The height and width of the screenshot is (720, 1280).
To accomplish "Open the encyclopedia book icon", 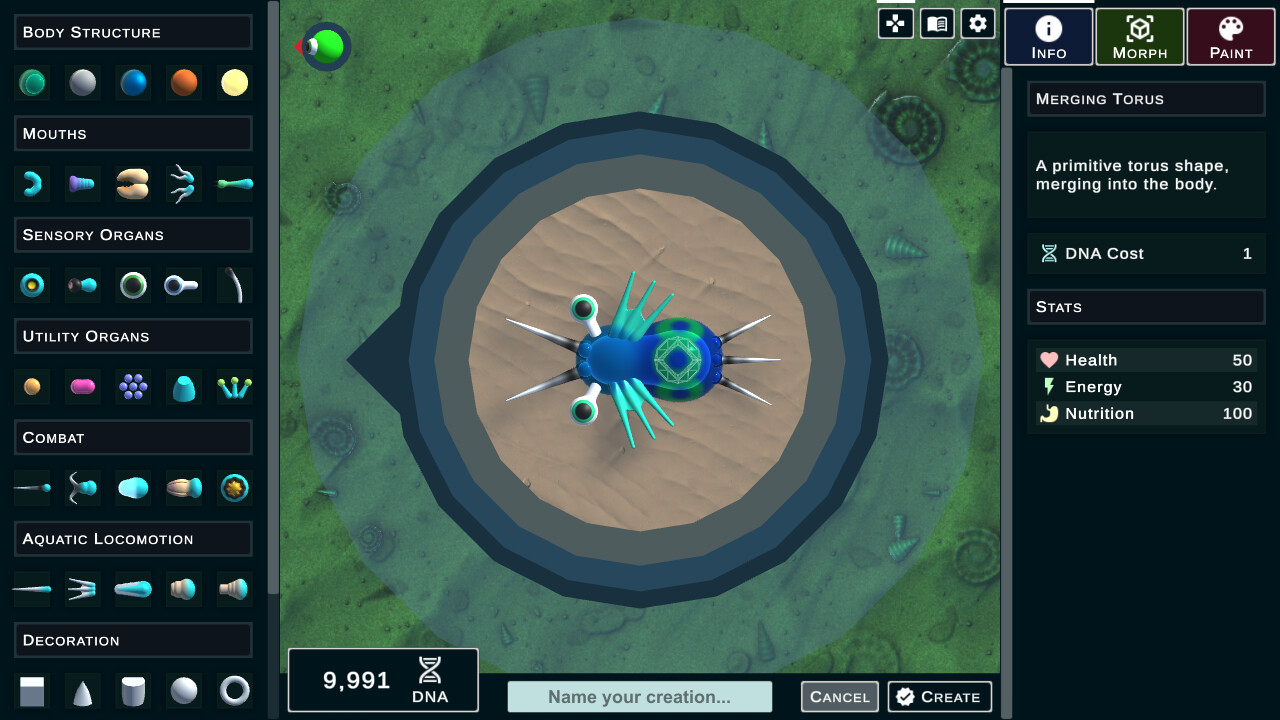I will point(936,22).
